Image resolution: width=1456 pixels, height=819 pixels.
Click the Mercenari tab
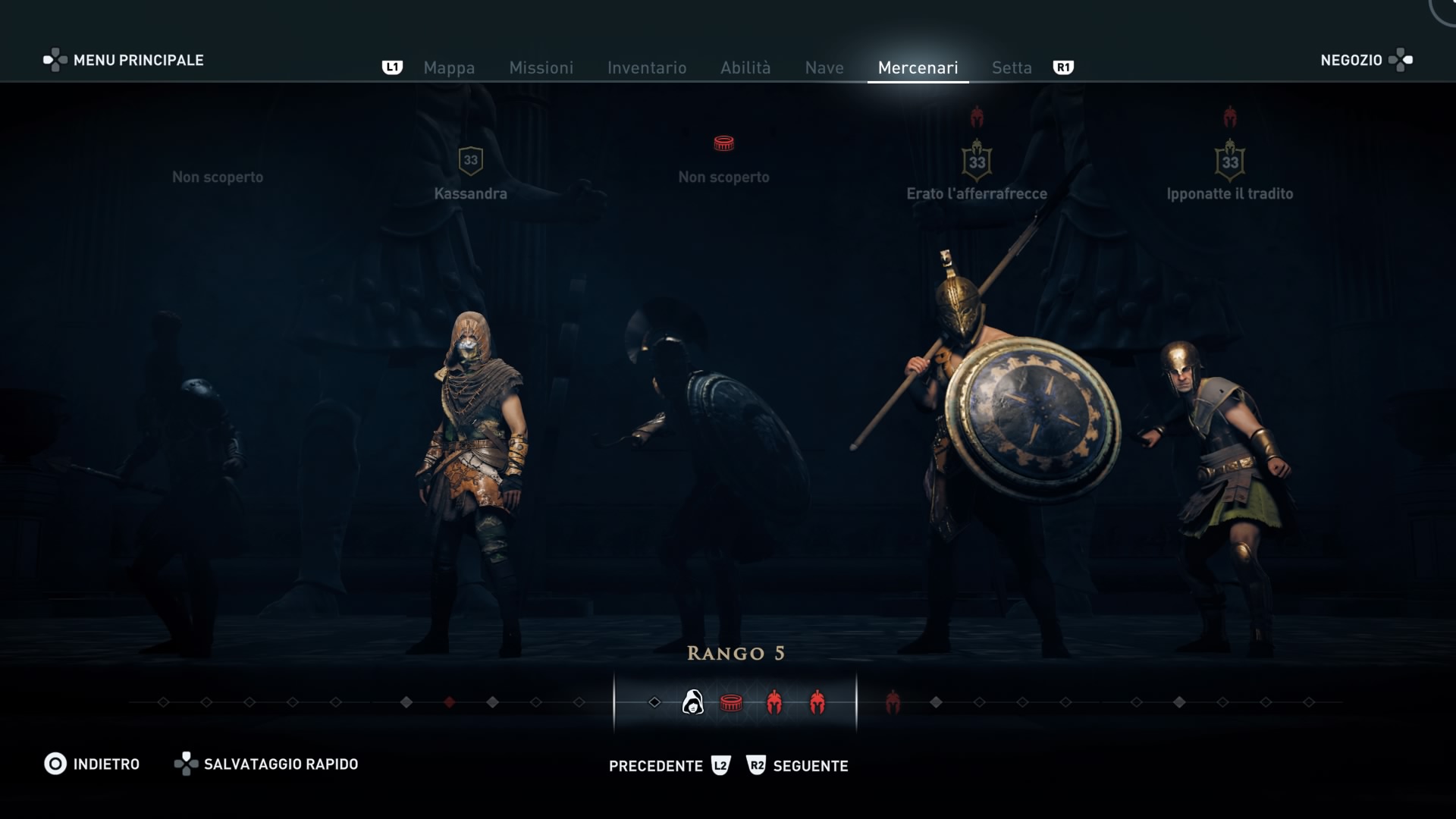pyautogui.click(x=918, y=67)
